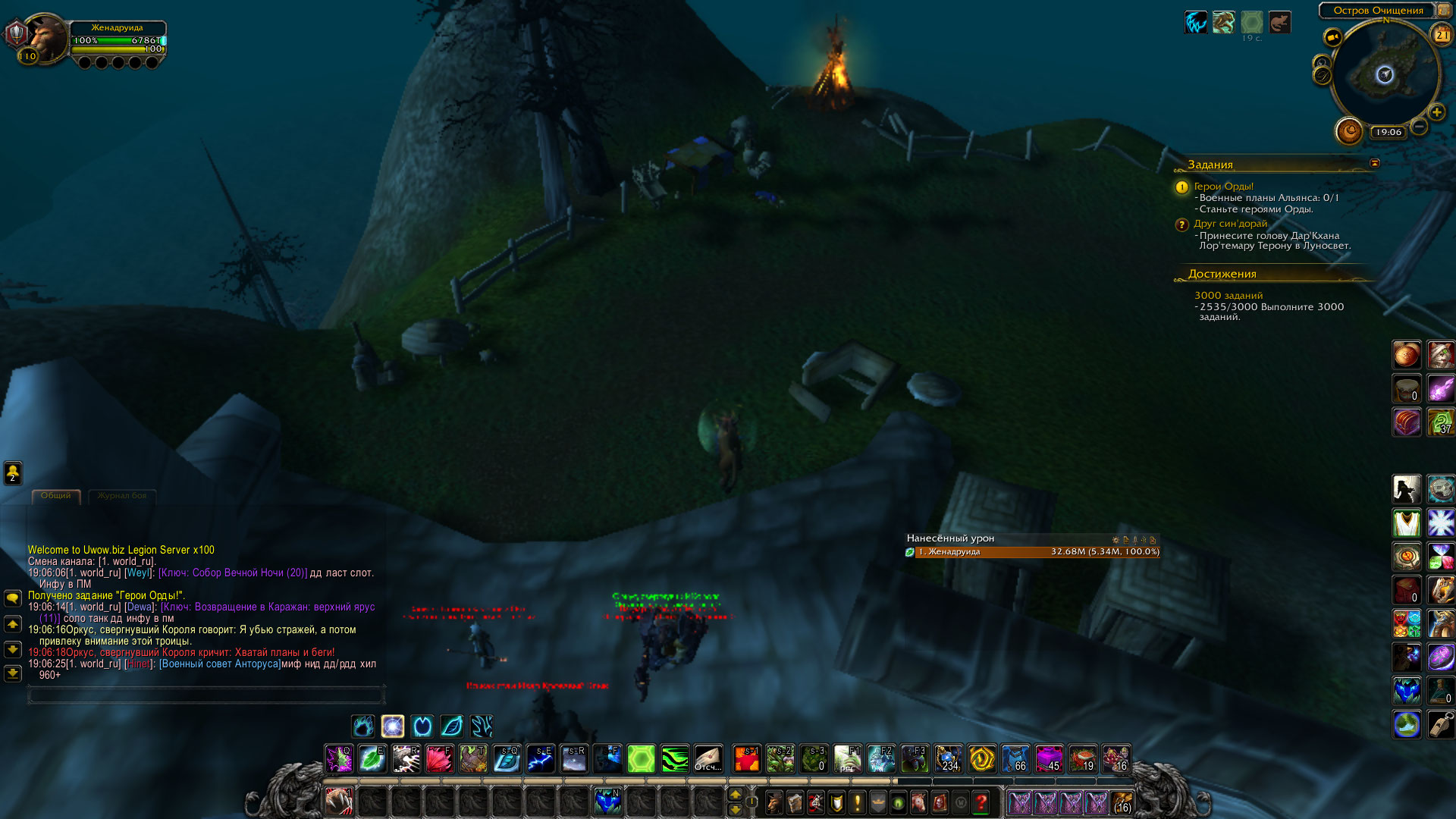Use the envelope item labeled Отсч...
This screenshot has height=819, width=1456.
[708, 758]
